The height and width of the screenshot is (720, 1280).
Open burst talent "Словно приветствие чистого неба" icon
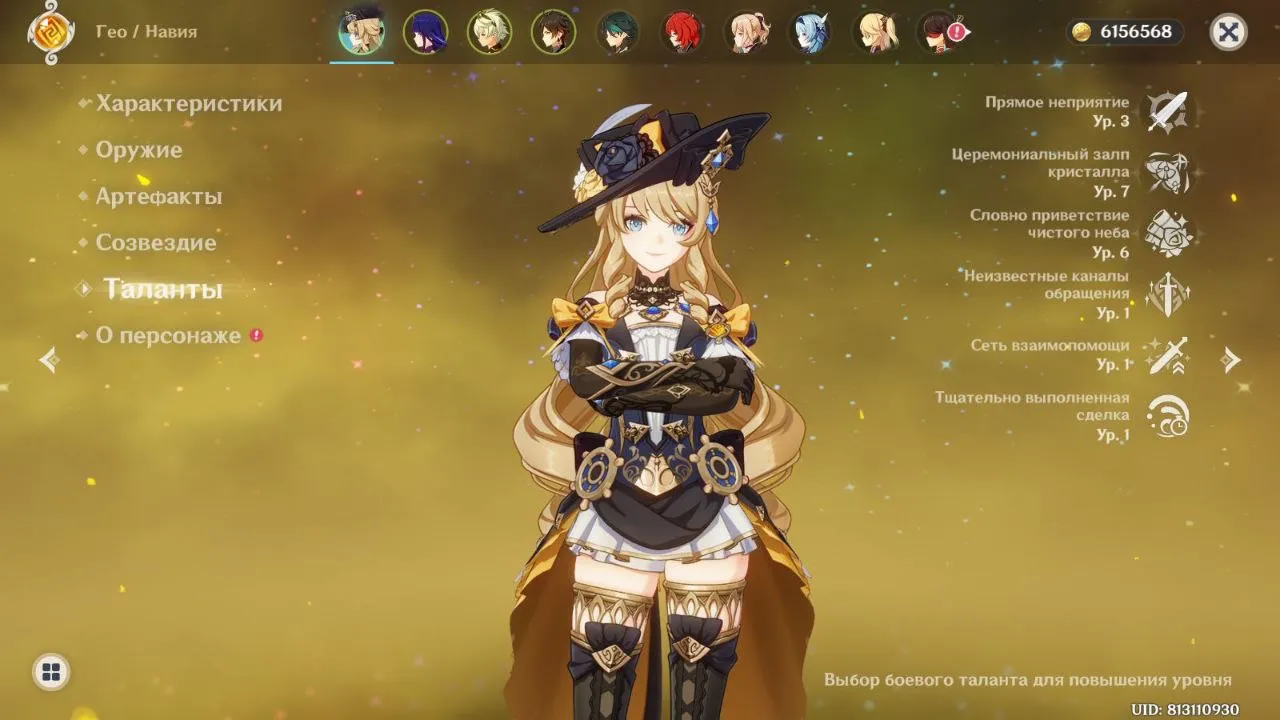click(x=1168, y=232)
